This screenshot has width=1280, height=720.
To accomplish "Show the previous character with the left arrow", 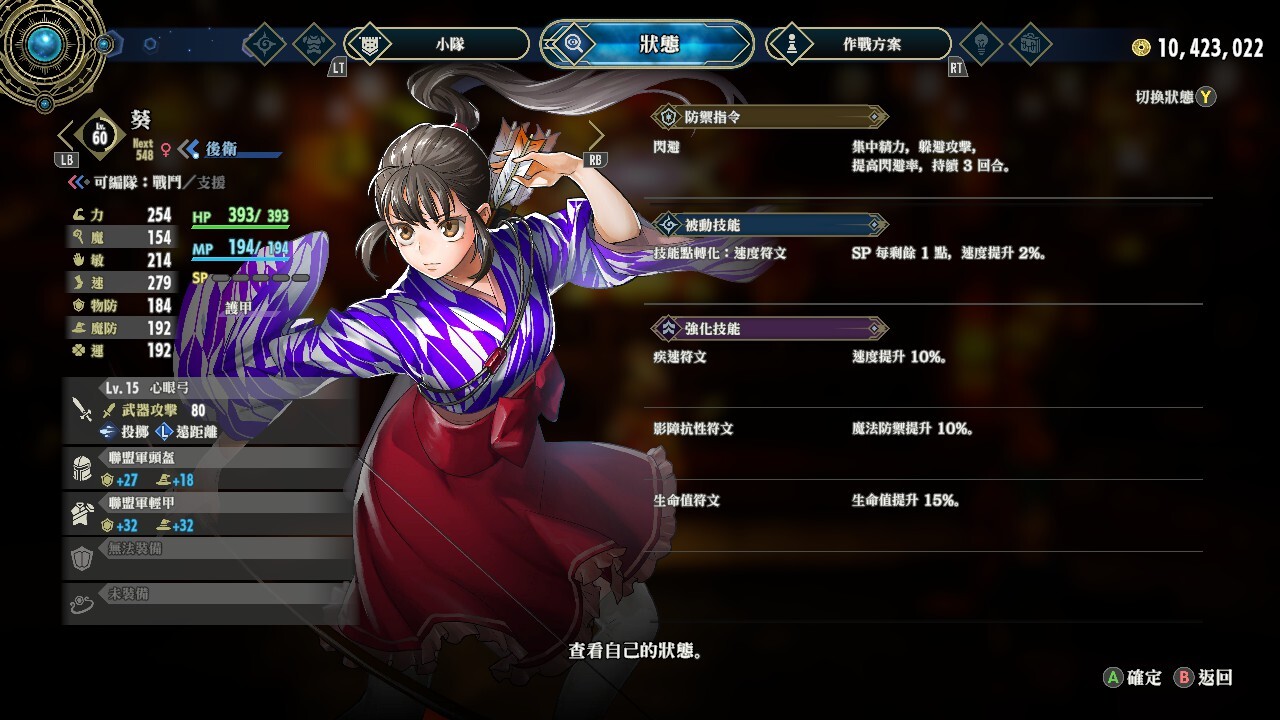I will 67,135.
